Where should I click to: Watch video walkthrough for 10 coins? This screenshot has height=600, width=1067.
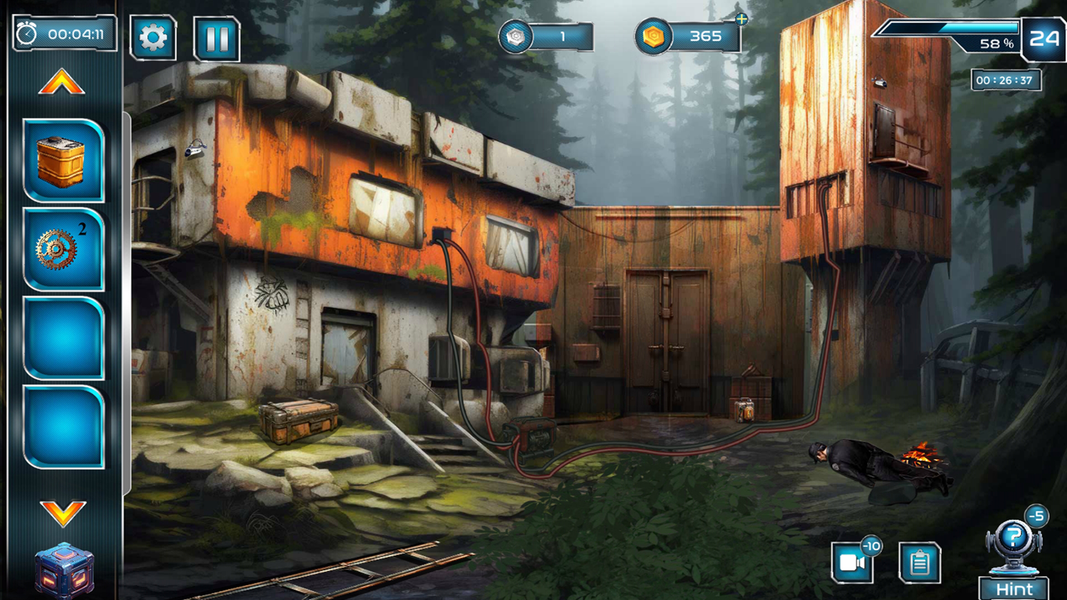pyautogui.click(x=852, y=562)
